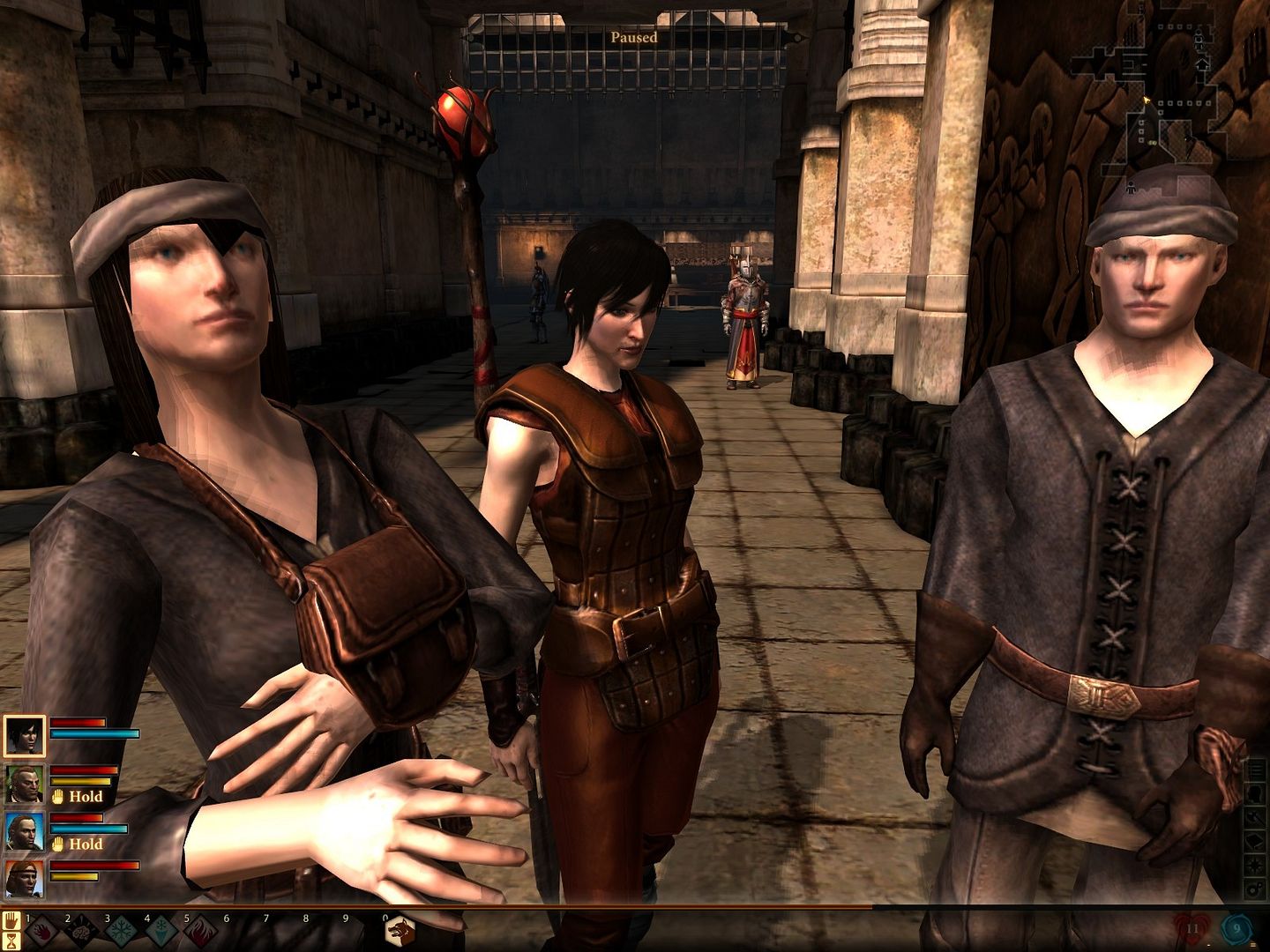Click the wolf head hexagon icon
The height and width of the screenshot is (952, 1270).
click(x=400, y=931)
